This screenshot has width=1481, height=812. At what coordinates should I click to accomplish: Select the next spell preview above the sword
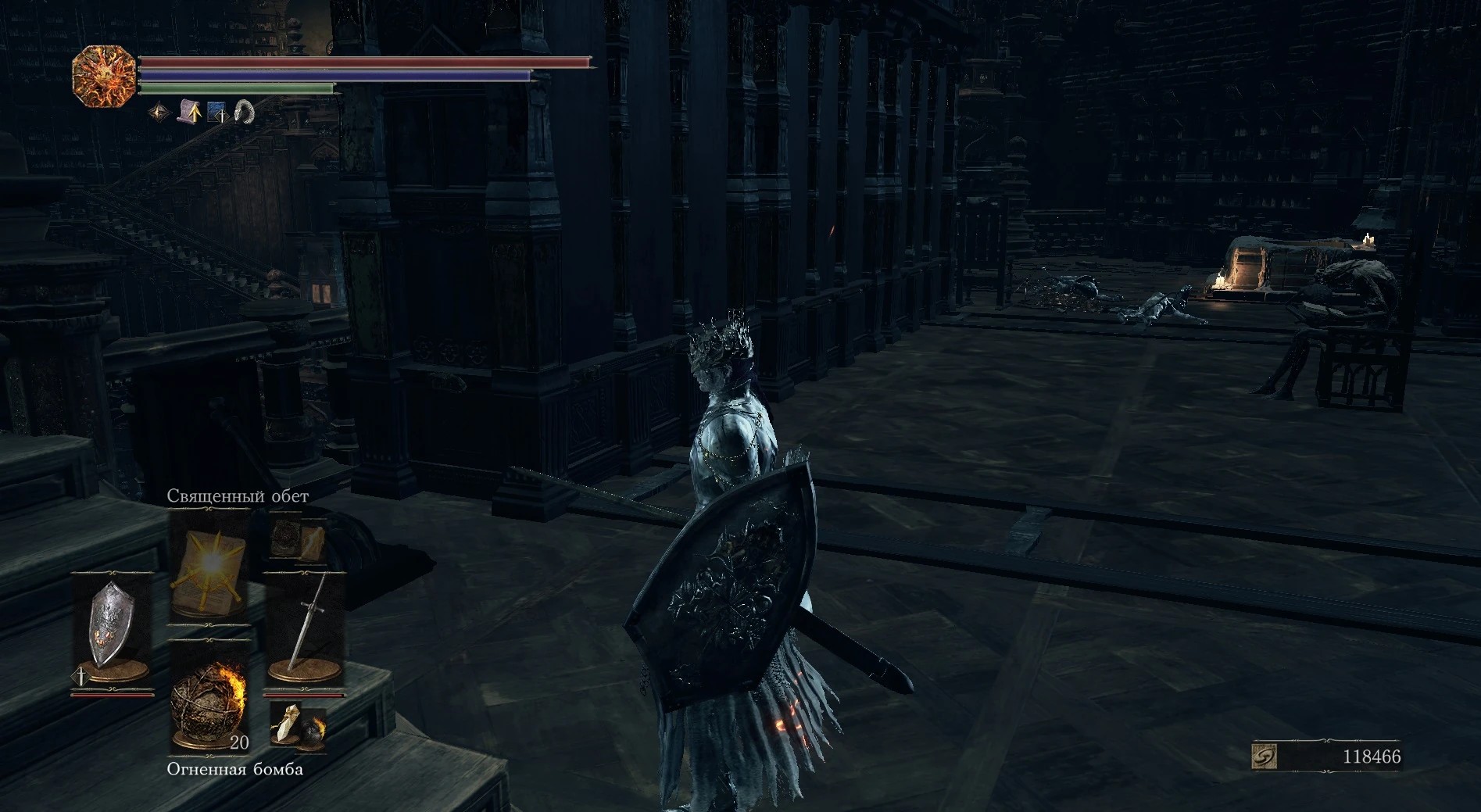(298, 540)
